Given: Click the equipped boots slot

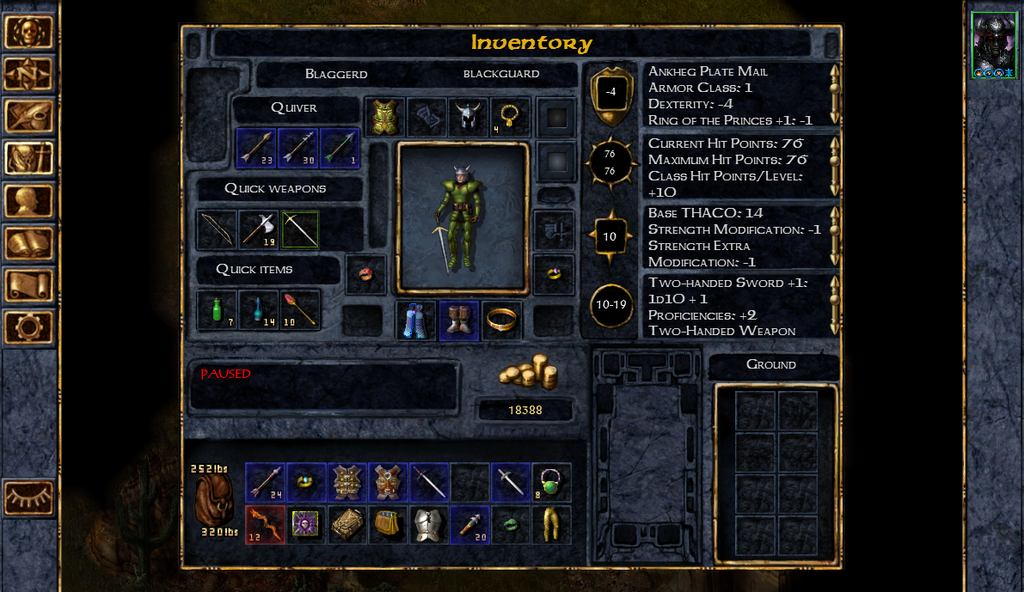Looking at the screenshot, I should (x=460, y=321).
